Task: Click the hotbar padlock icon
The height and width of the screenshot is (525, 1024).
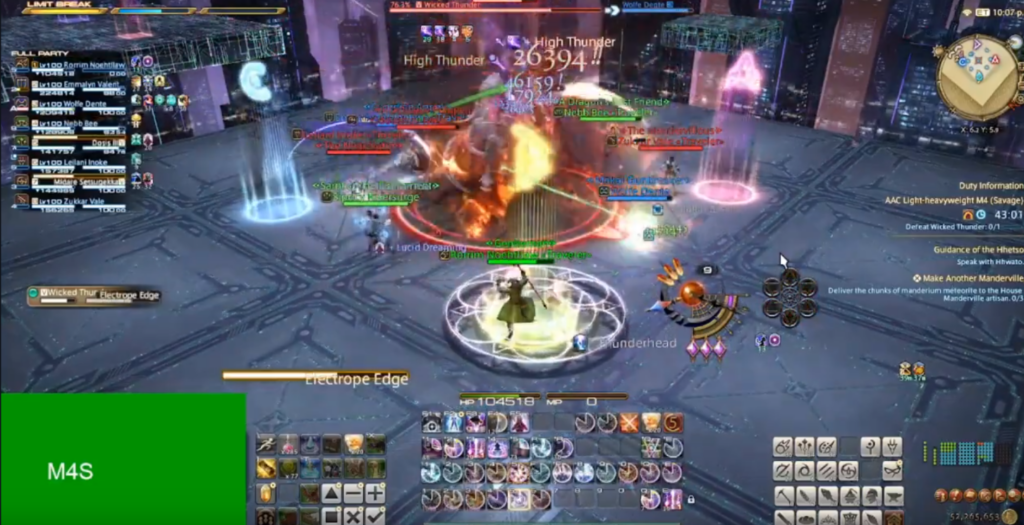Action: tap(690, 498)
